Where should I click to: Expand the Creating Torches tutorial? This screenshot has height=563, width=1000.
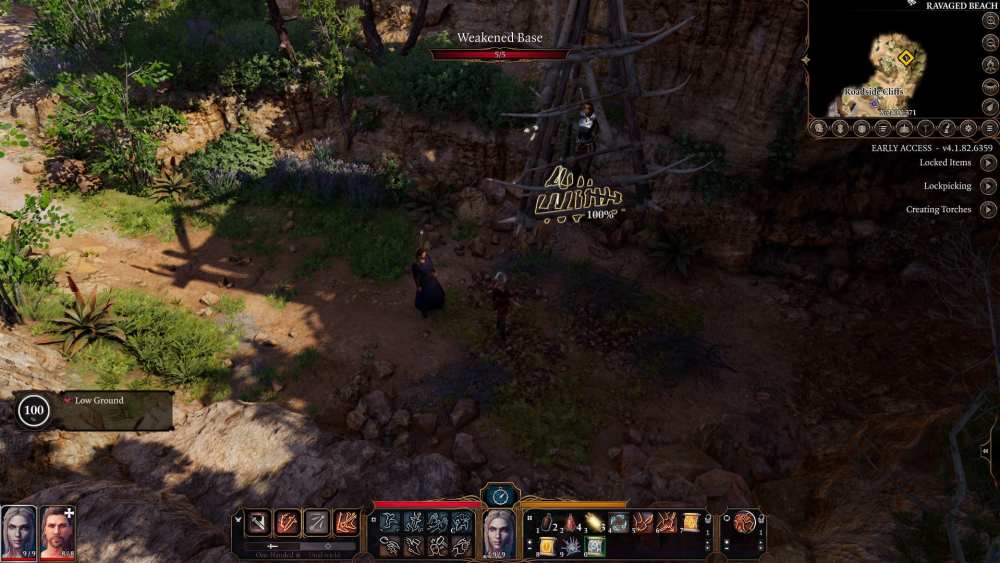coord(988,210)
